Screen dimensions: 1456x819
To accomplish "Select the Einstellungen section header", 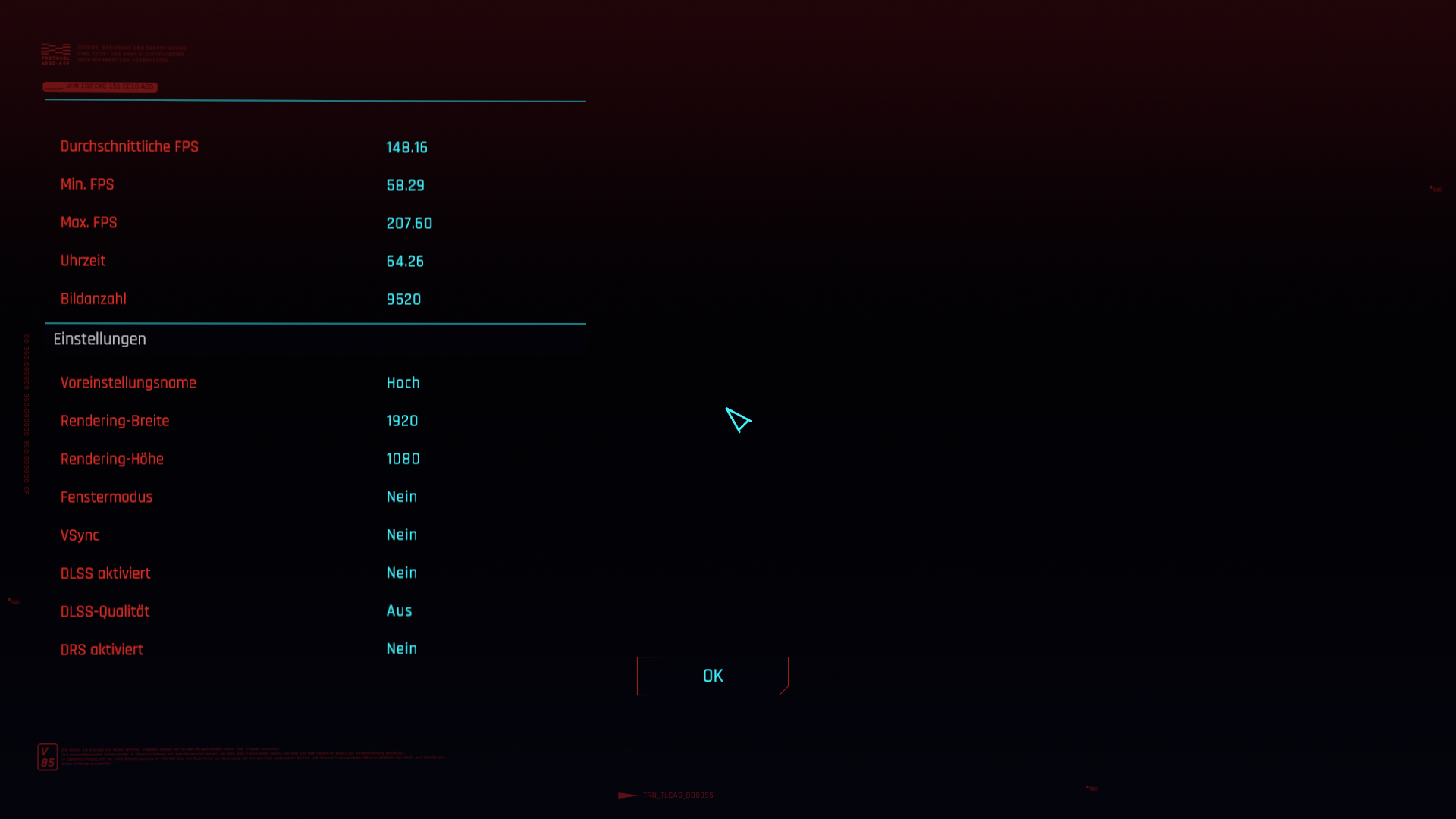I will click(99, 339).
